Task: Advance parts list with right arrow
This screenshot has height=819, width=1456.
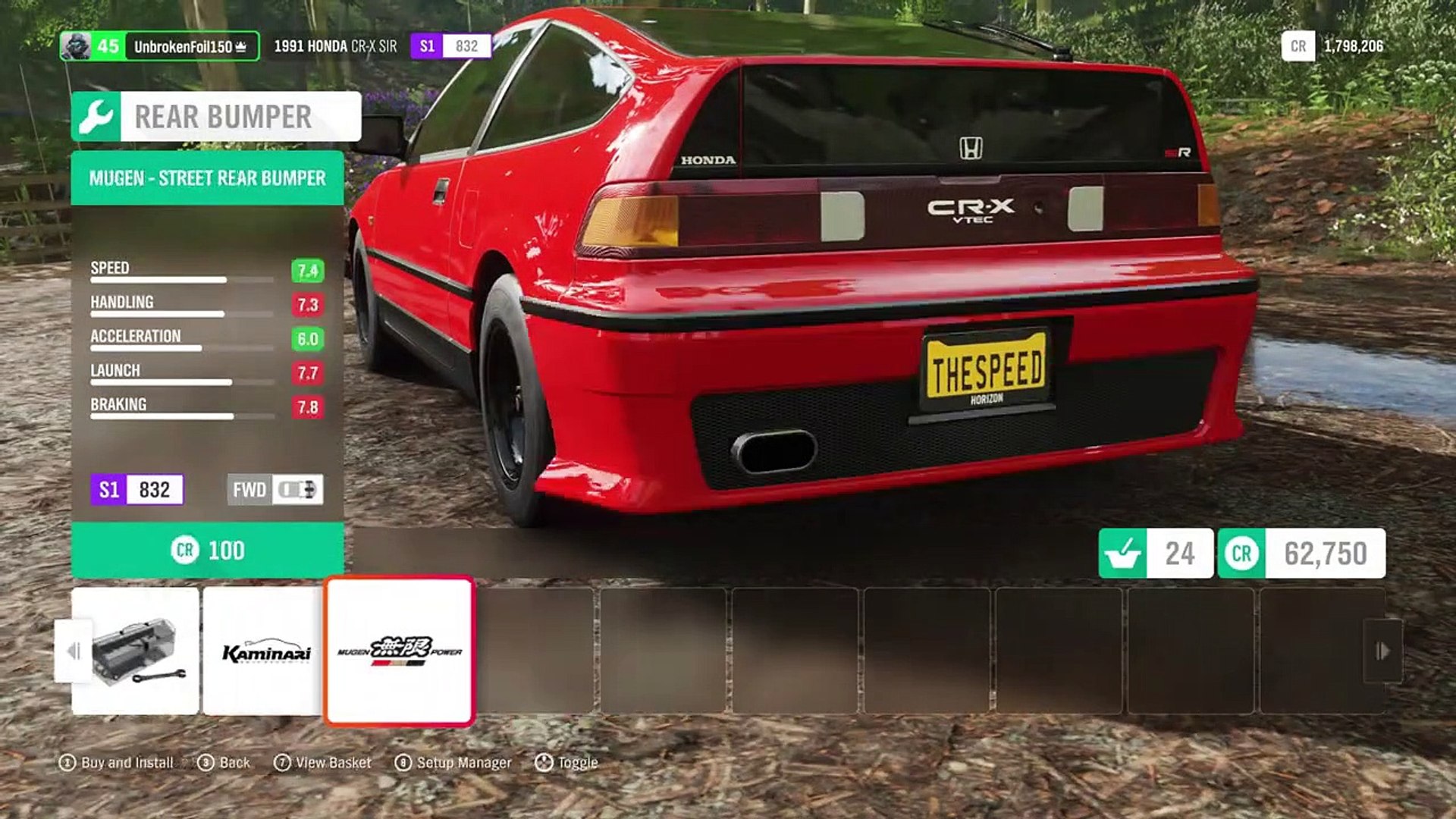Action: point(1382,651)
